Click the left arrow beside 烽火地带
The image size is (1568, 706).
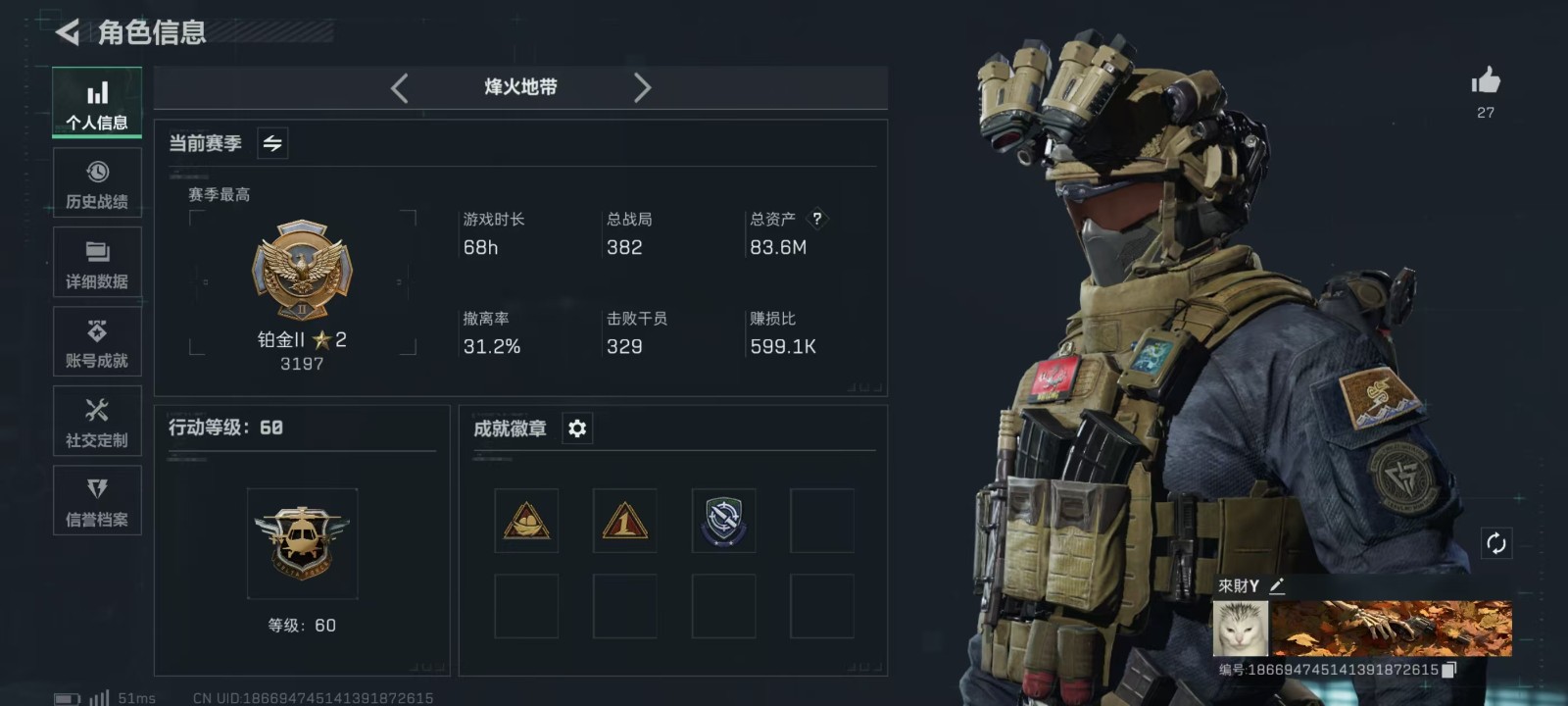(399, 88)
